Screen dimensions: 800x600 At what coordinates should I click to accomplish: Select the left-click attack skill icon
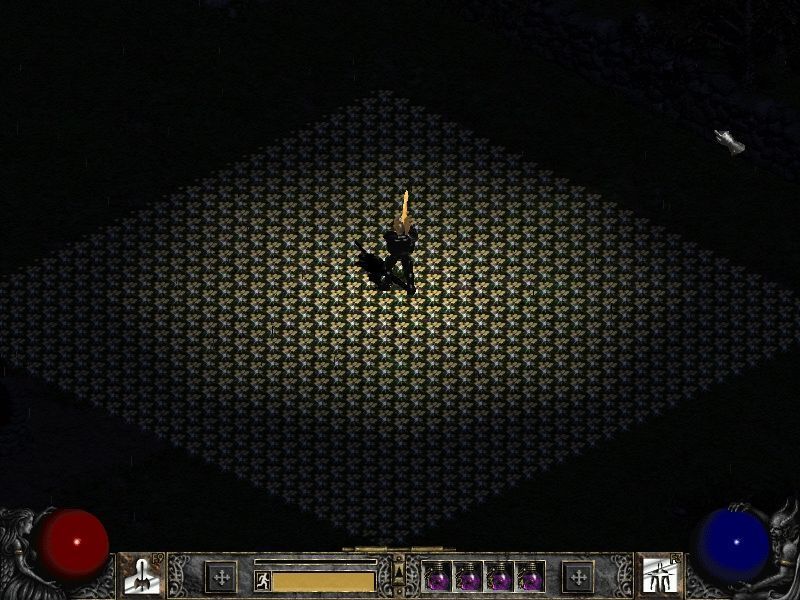(x=140, y=576)
